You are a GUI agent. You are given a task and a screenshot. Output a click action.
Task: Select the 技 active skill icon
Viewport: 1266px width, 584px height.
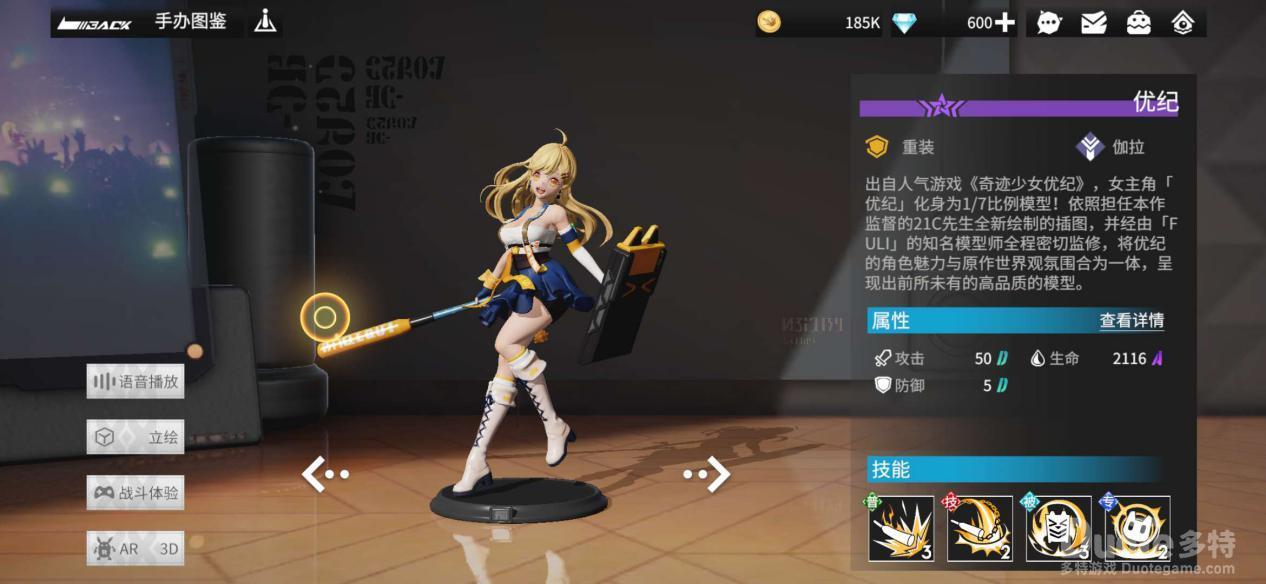(980, 528)
